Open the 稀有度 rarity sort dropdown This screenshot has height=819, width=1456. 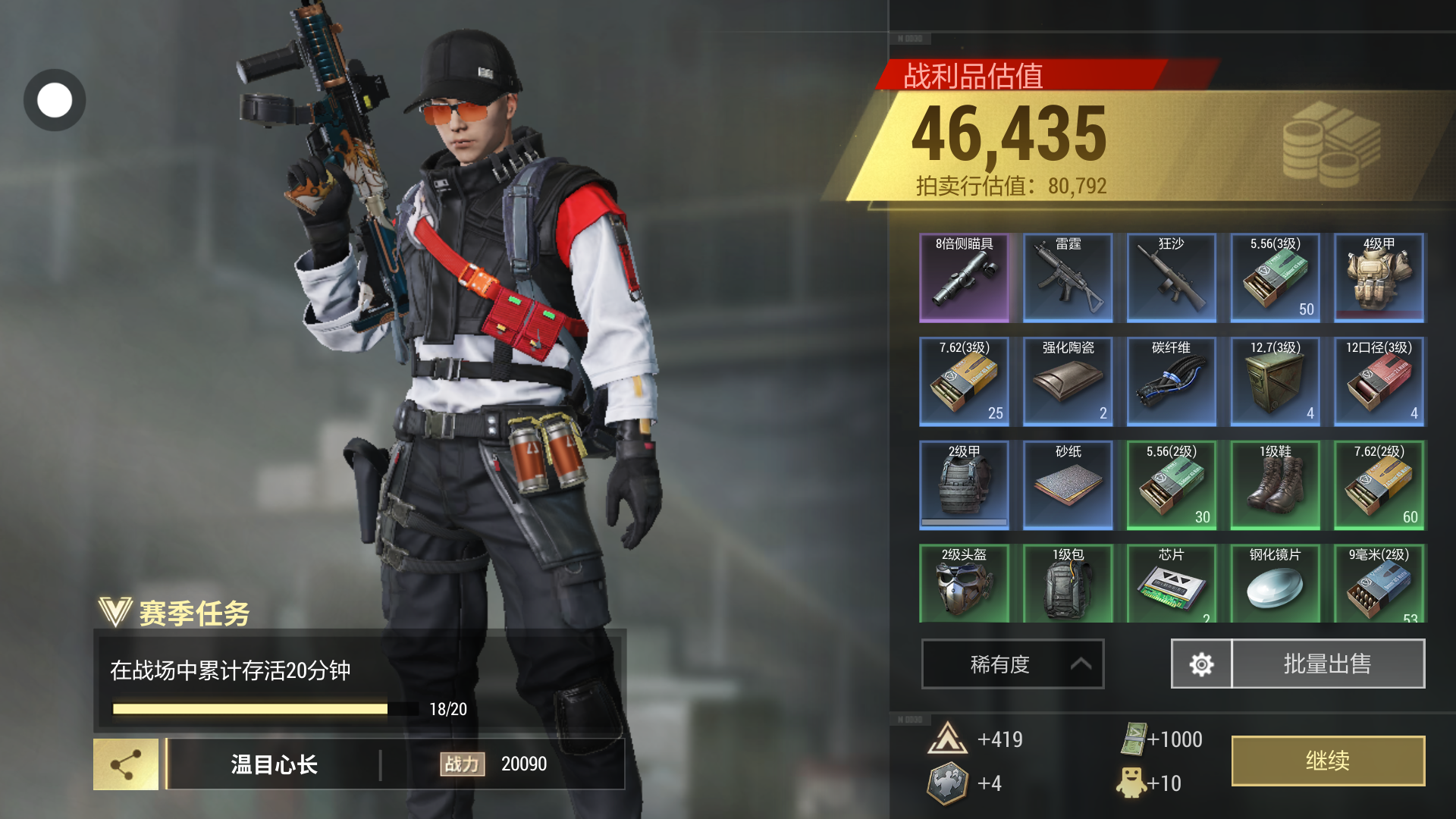1012,664
